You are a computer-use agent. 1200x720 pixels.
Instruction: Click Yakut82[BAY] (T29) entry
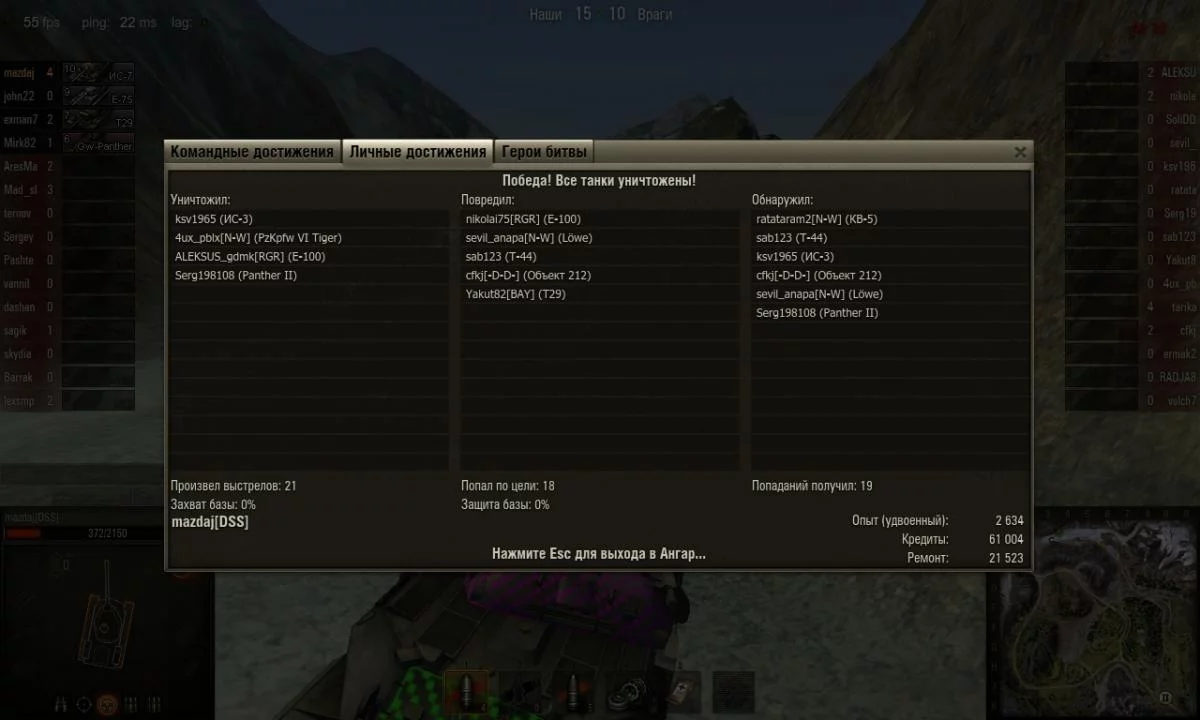[x=599, y=294]
